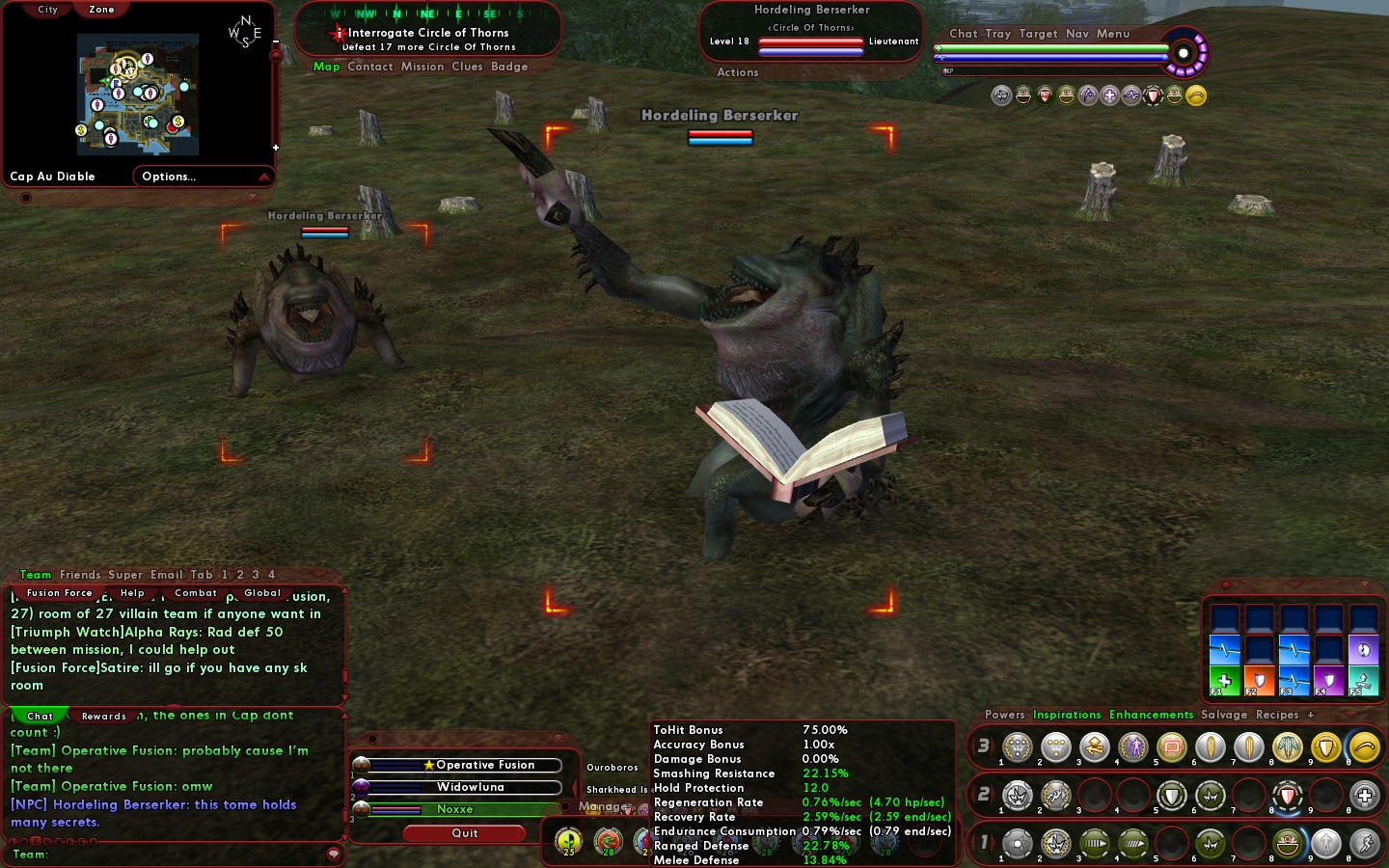The image size is (1389, 868).
Task: Open the Email tab
Action: coord(166,575)
